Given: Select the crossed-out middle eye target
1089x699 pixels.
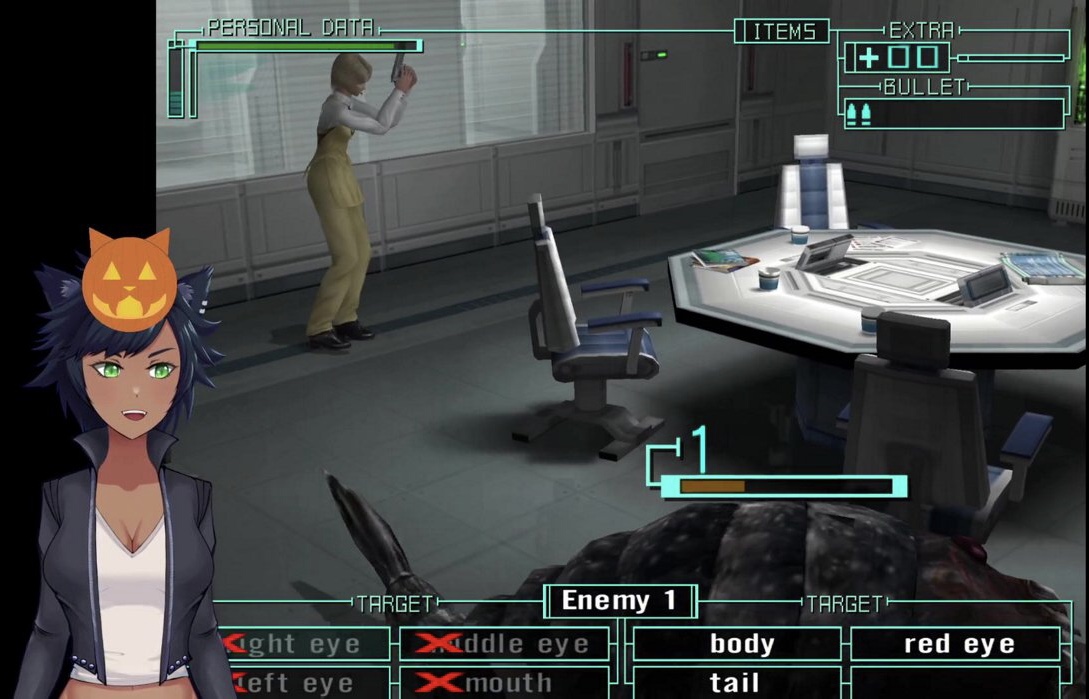Looking at the screenshot, I should coord(504,644).
